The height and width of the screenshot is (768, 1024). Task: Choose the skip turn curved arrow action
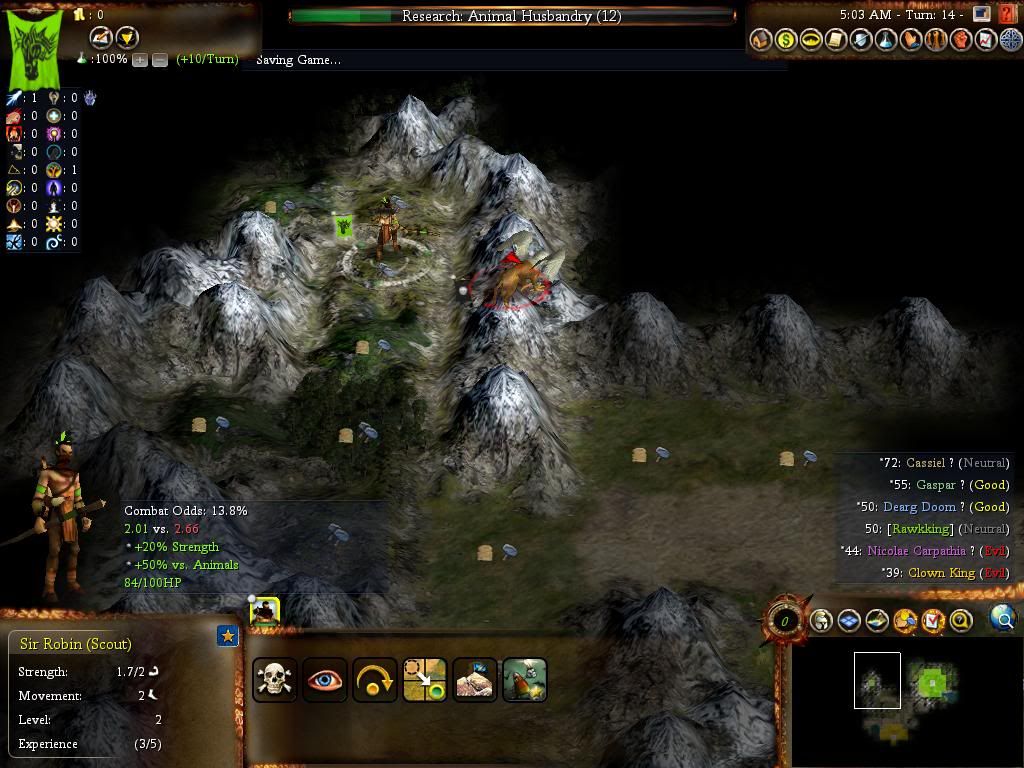coord(374,680)
